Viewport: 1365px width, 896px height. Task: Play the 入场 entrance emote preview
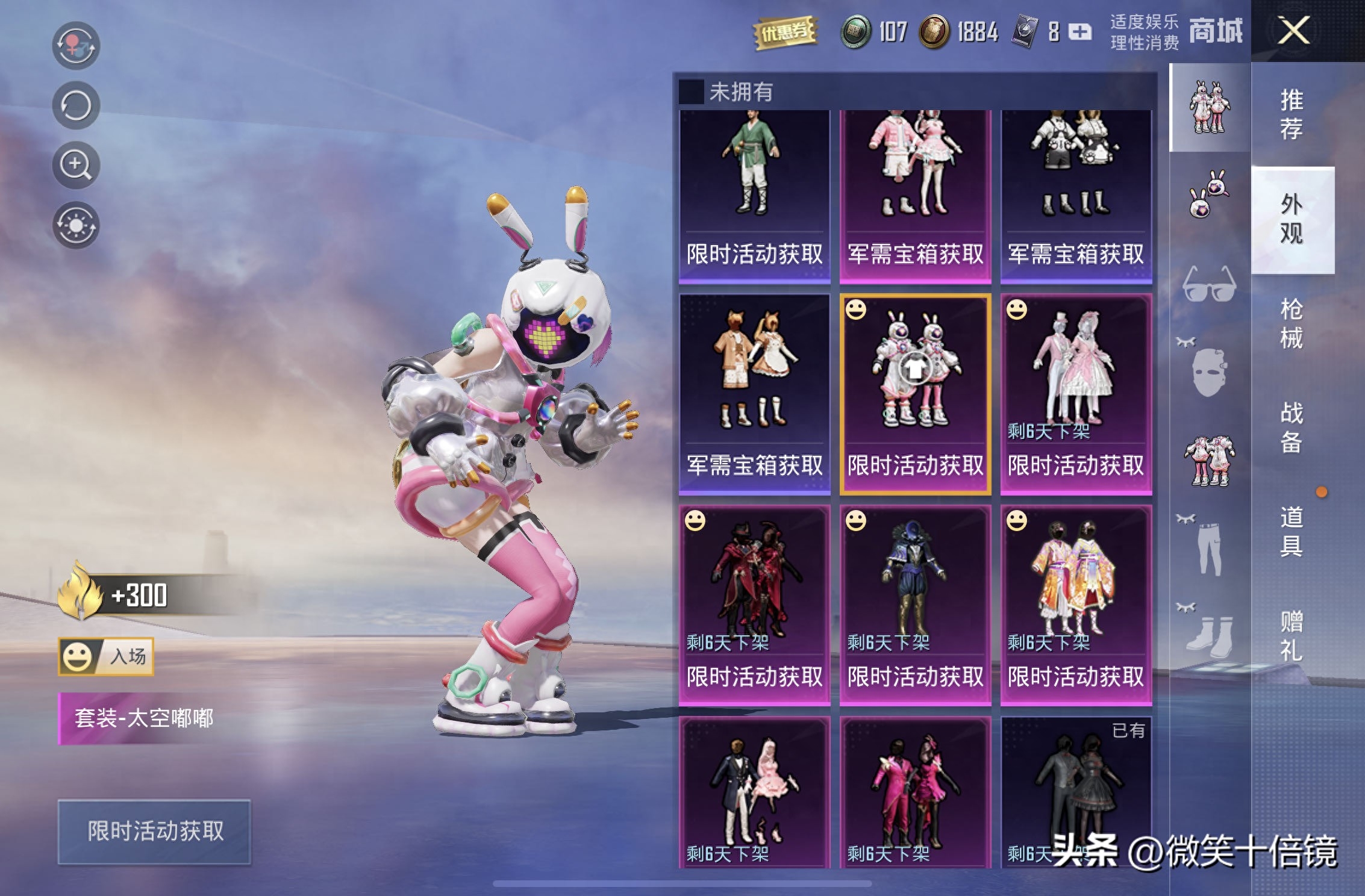[106, 656]
